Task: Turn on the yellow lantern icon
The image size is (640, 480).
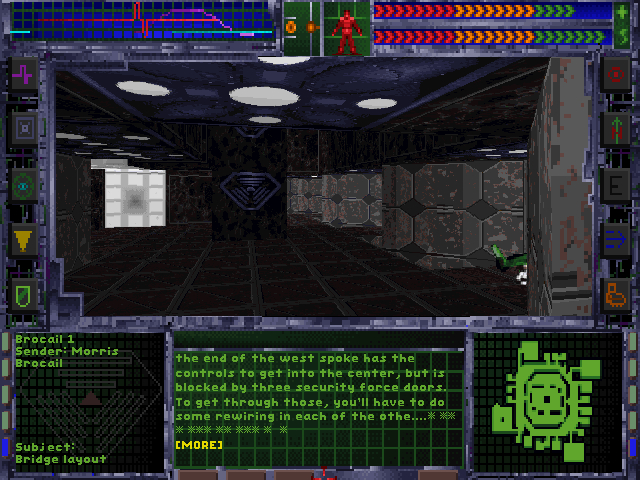Action: point(24,239)
